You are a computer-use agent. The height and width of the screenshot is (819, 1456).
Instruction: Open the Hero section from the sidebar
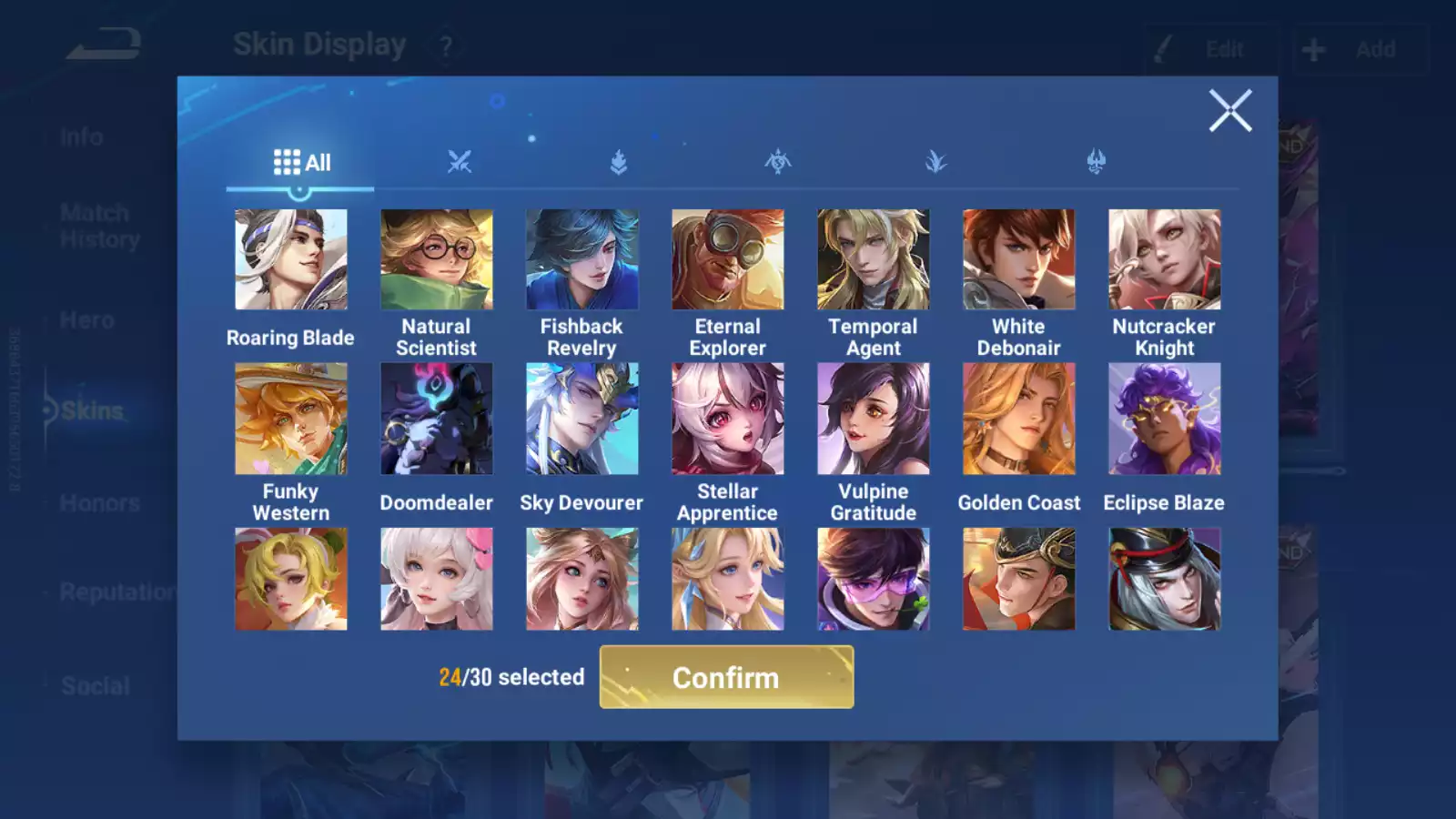87,319
